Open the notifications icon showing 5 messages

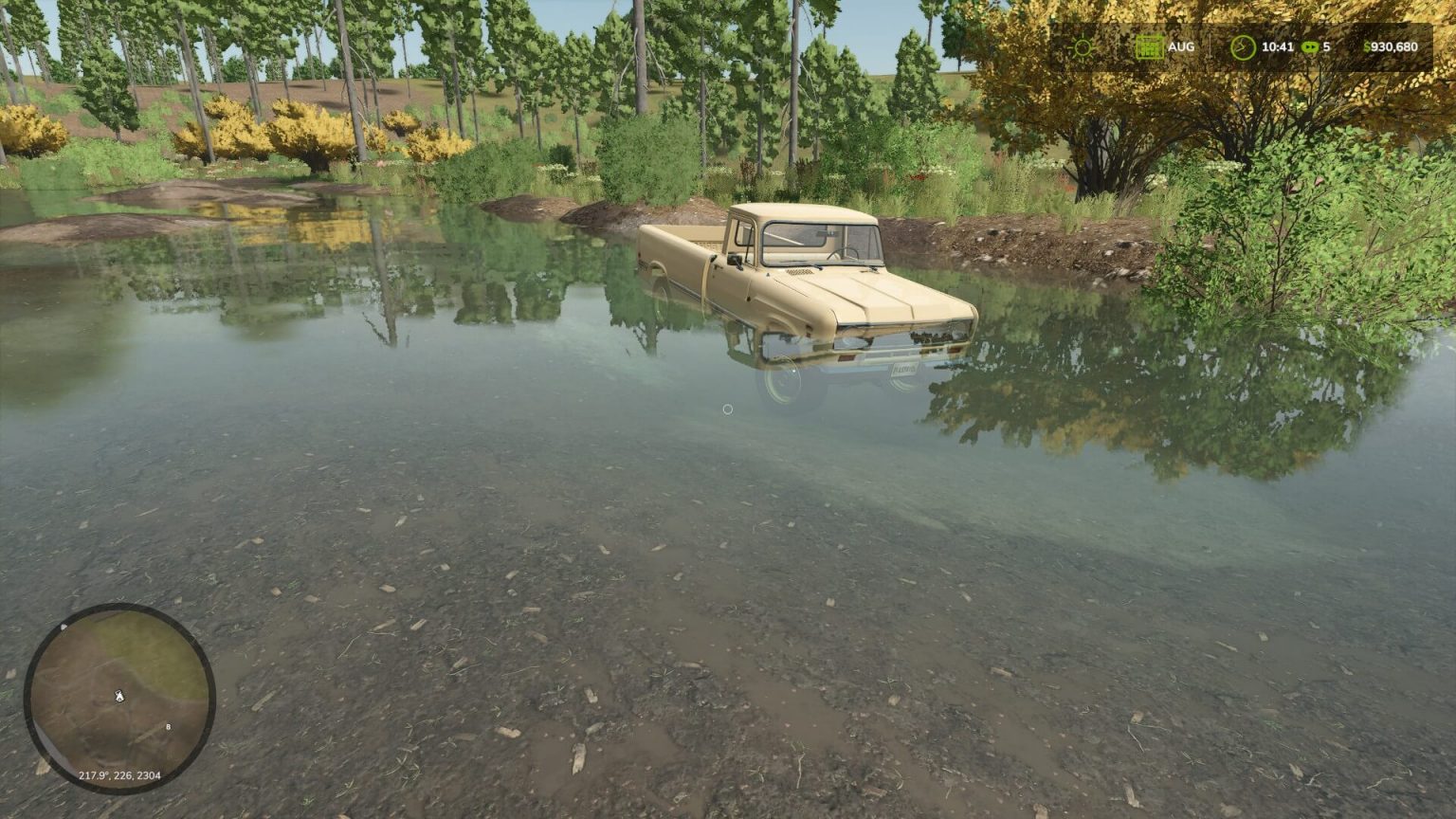(1311, 46)
